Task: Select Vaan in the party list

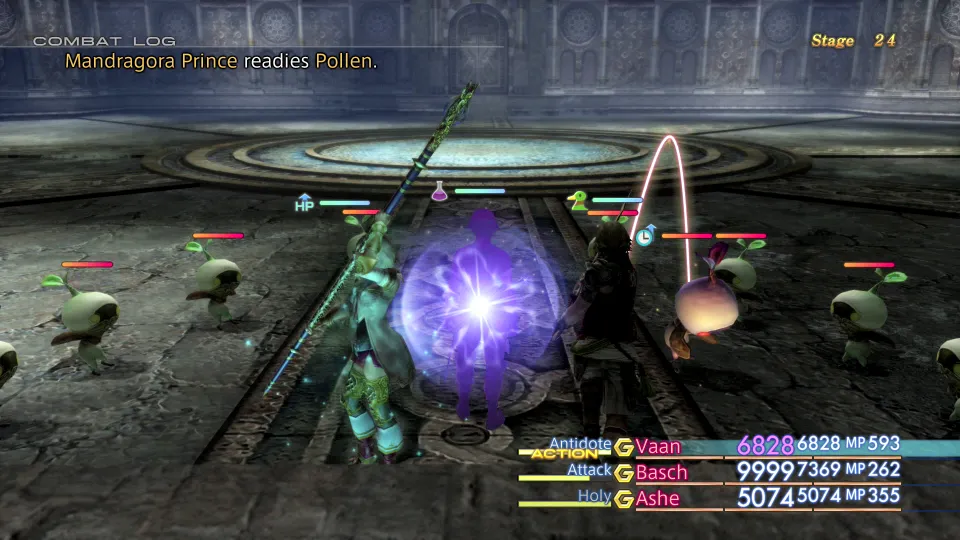Action: [x=658, y=446]
